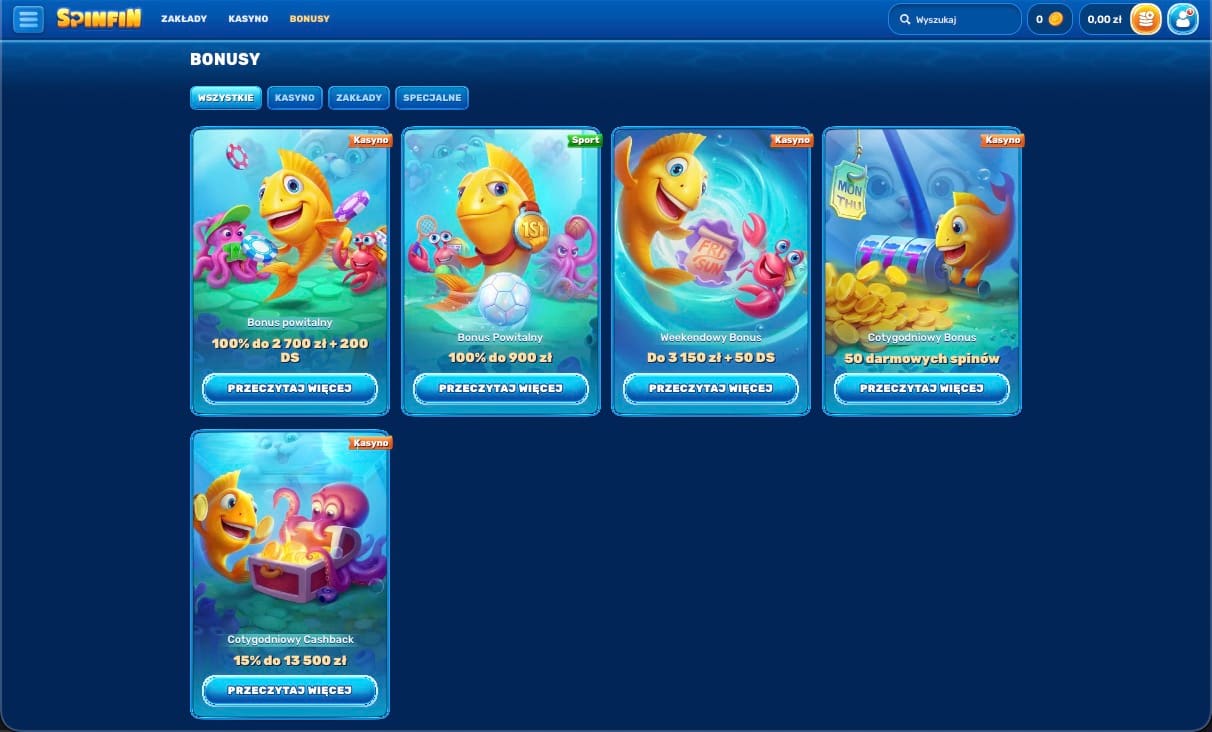Open the user profile icon

coord(1182,19)
